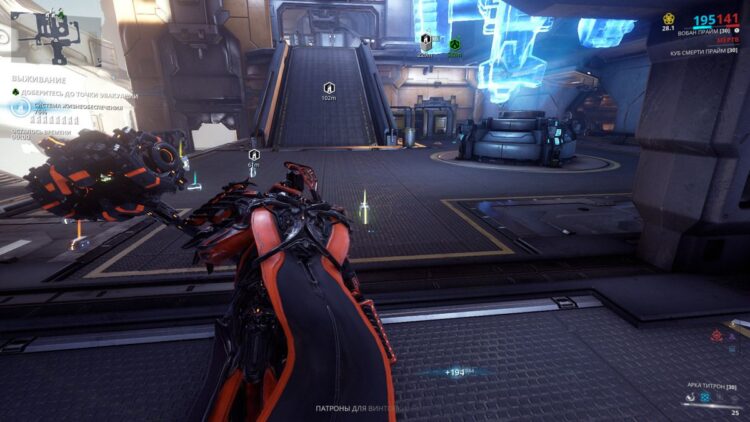The height and width of the screenshot is (422, 750).
Task: Click the golden lotus emblem icon
Action: [669, 19]
